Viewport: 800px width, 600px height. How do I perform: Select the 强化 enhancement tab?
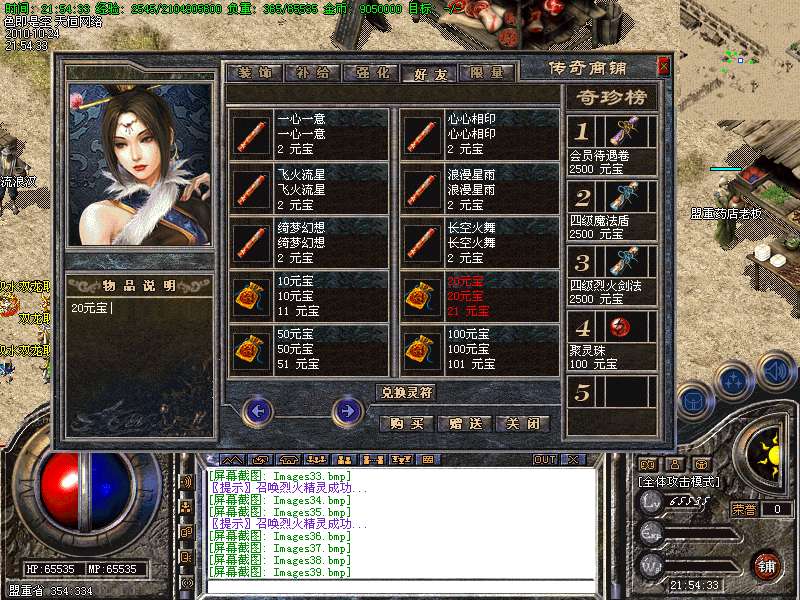(370, 72)
